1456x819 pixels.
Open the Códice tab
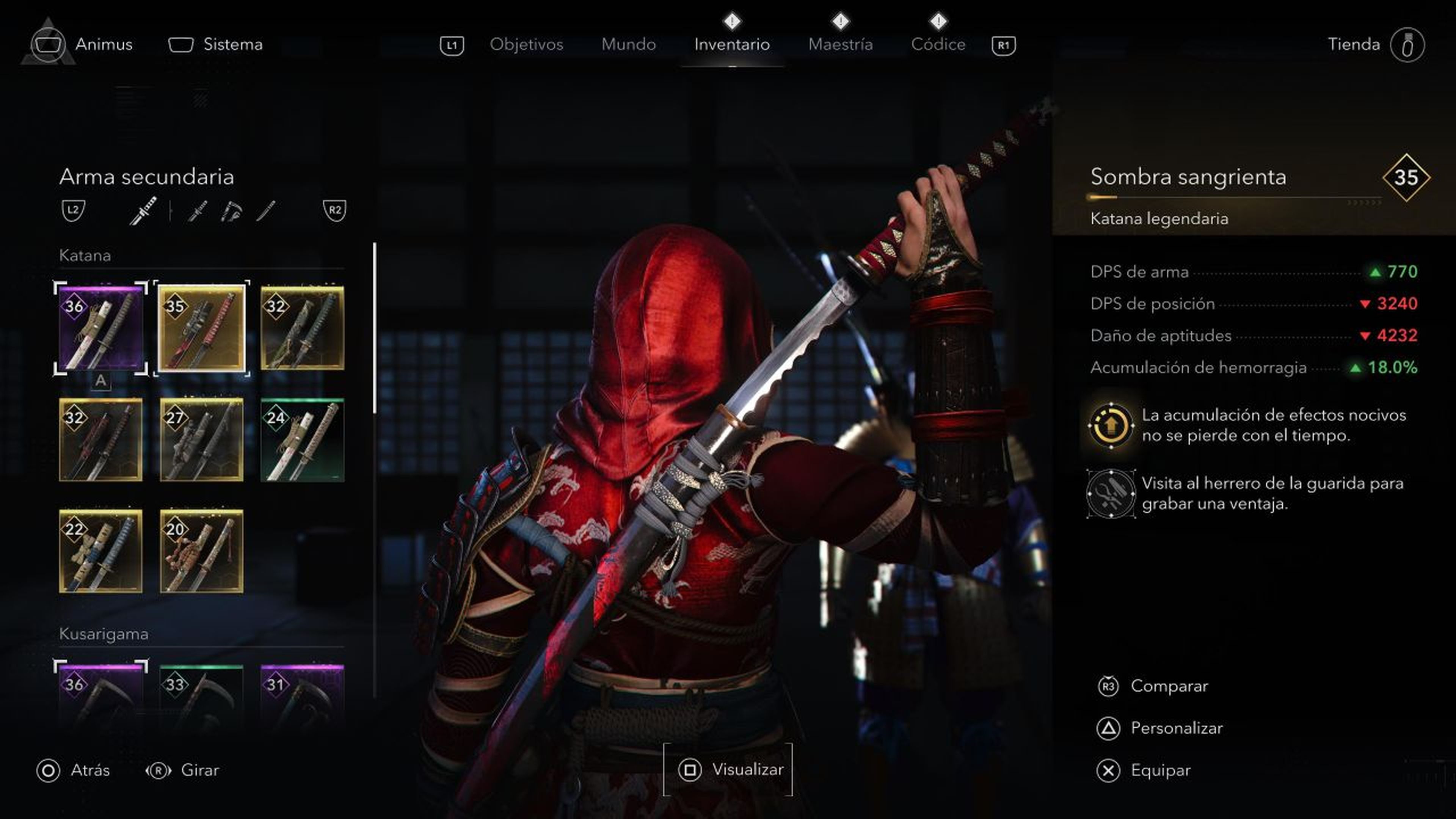[938, 44]
